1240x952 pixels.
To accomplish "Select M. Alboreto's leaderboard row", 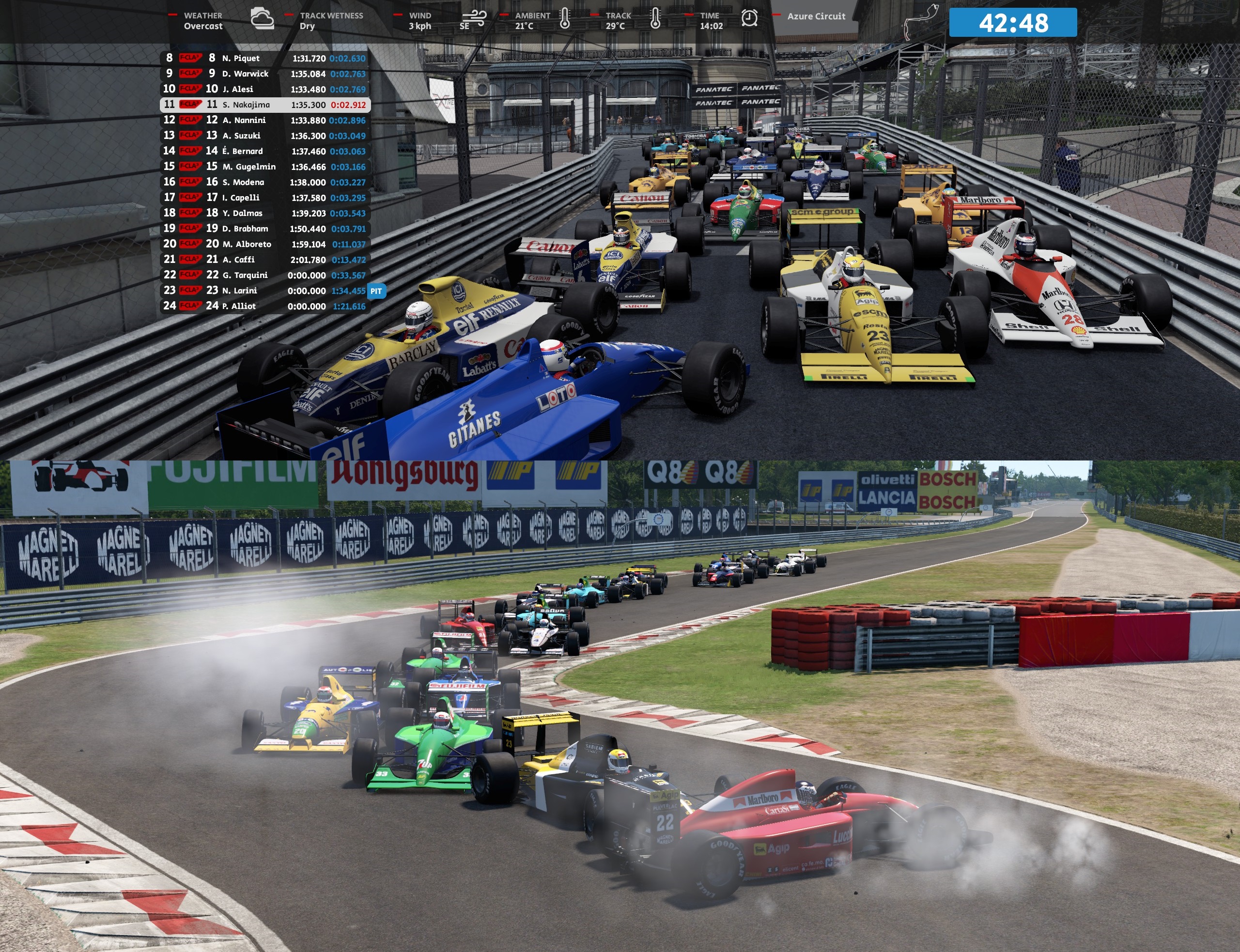I will pyautogui.click(x=265, y=244).
